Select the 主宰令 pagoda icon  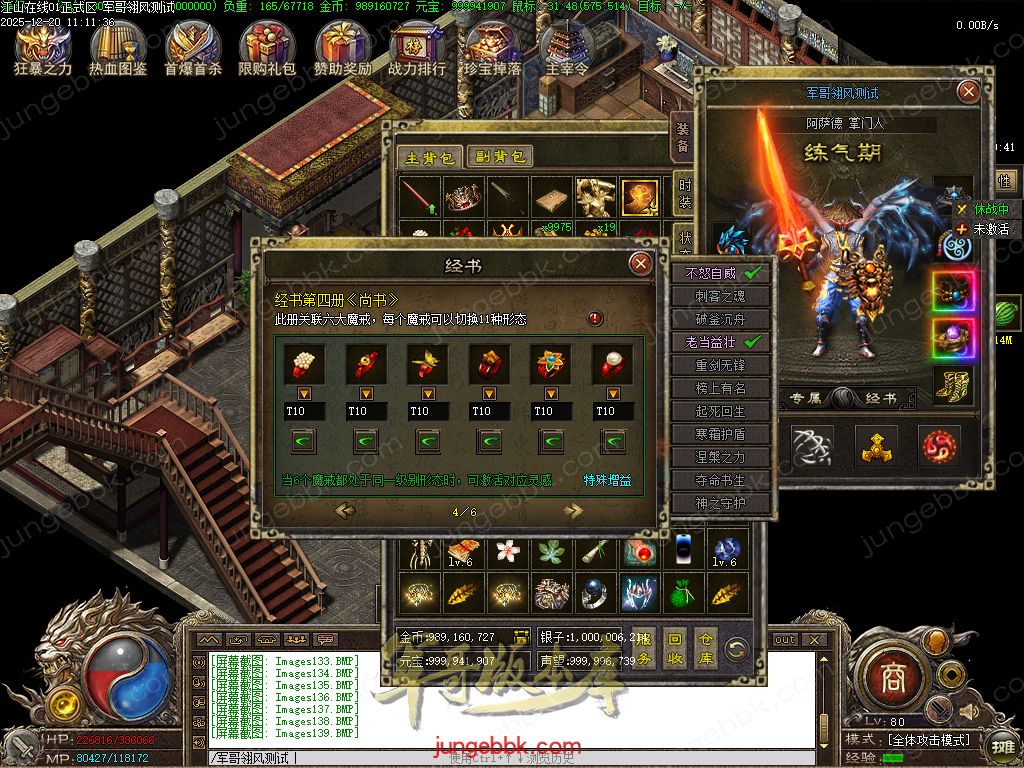(567, 46)
